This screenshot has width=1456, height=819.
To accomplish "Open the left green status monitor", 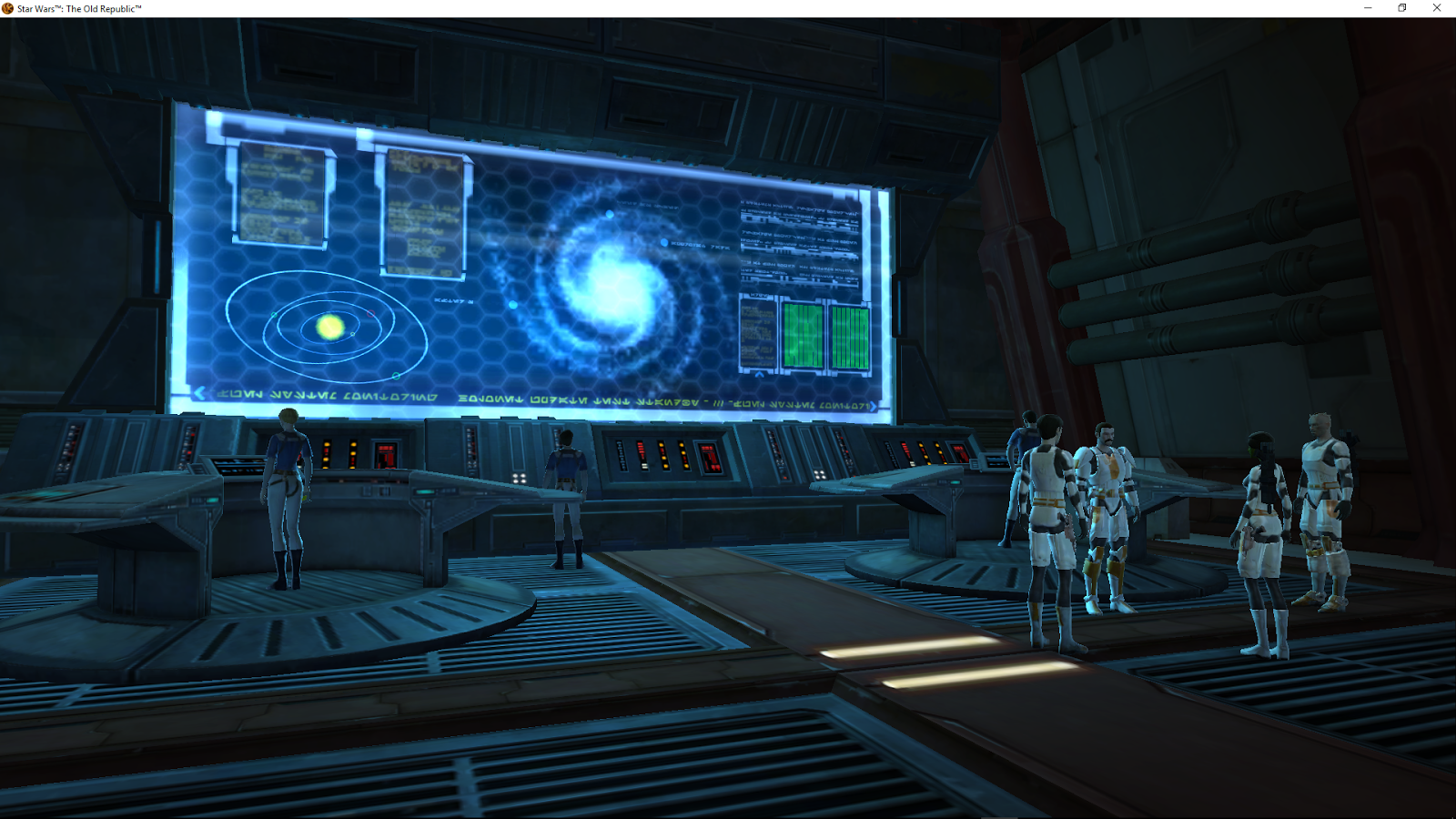I will pyautogui.click(x=804, y=333).
